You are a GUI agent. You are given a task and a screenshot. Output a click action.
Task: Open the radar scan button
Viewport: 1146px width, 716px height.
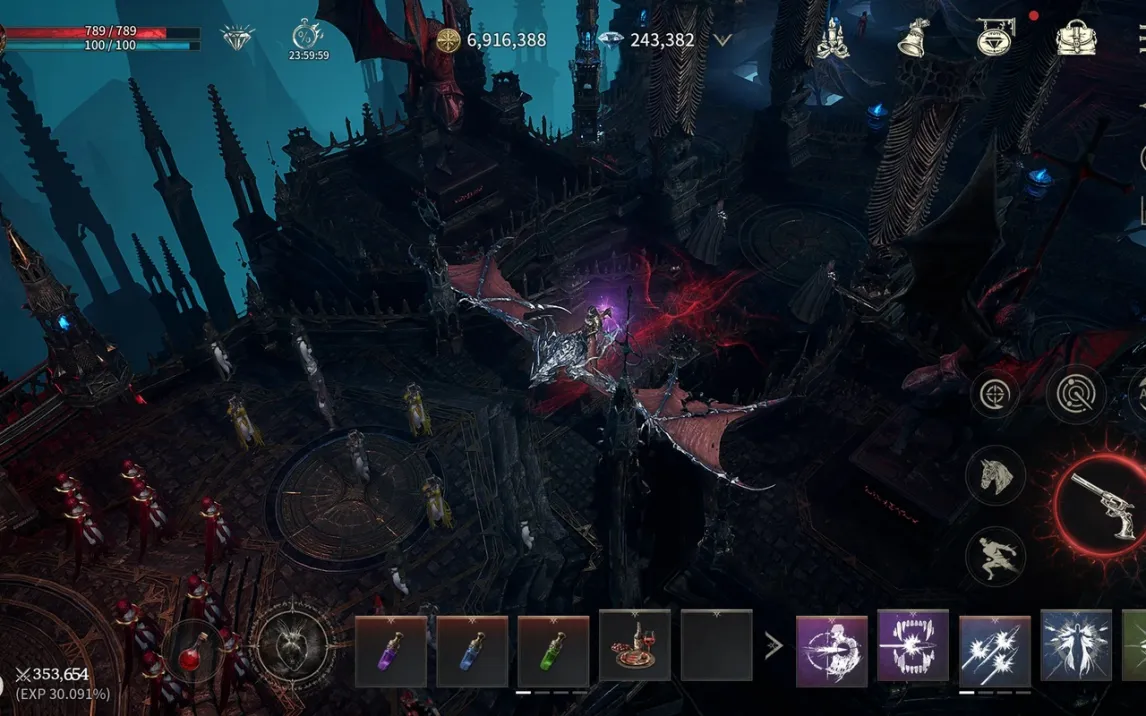point(1076,393)
